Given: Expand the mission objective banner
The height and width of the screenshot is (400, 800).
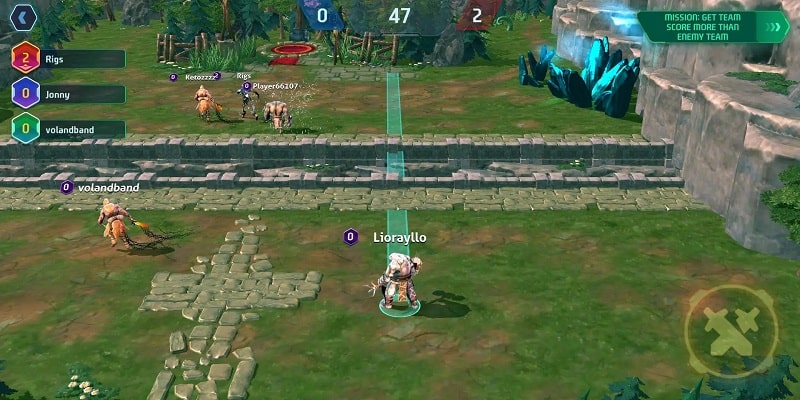Looking at the screenshot, I should pos(771,26).
